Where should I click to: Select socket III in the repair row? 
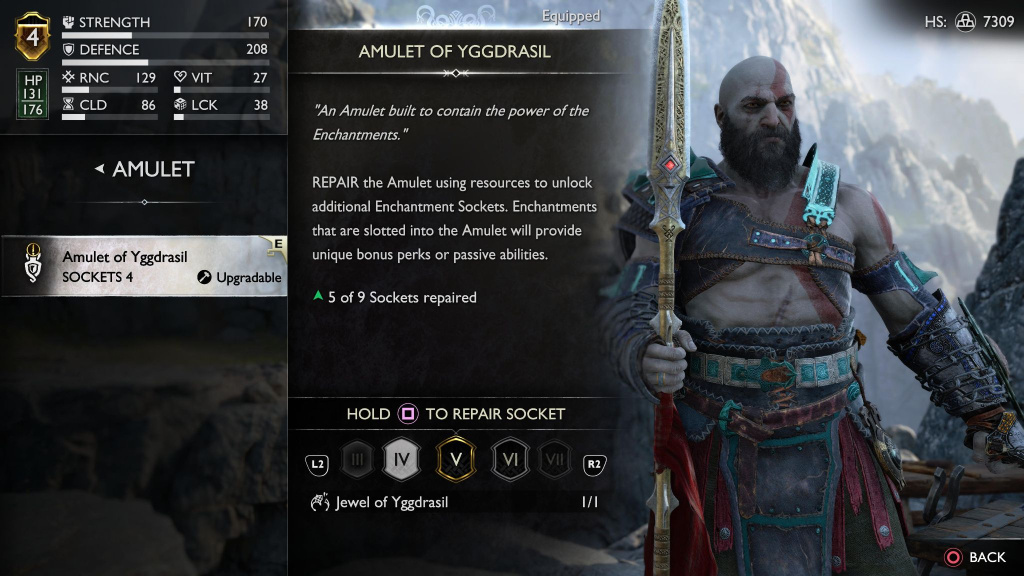click(x=357, y=462)
